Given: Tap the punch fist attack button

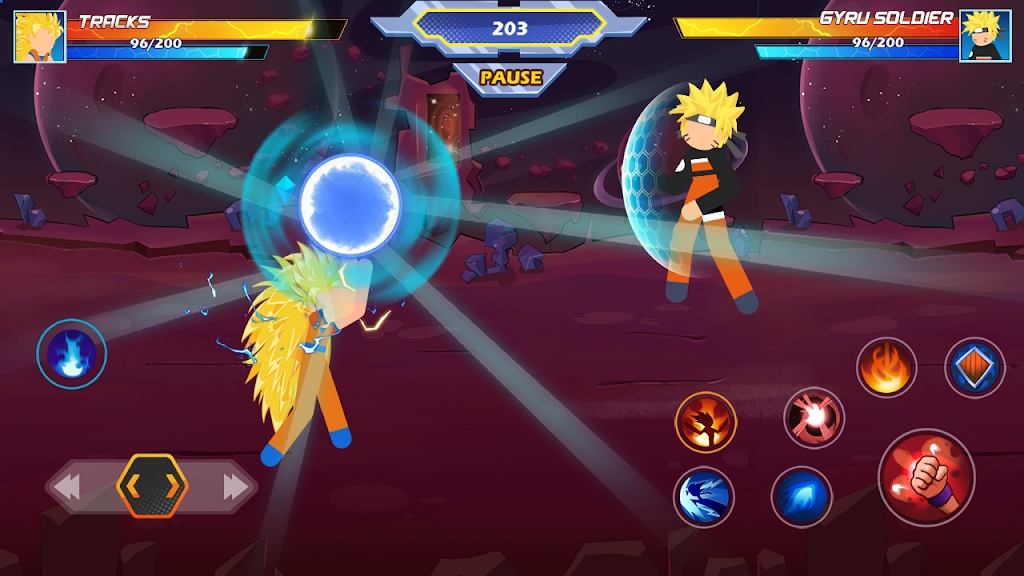Looking at the screenshot, I should click(x=926, y=477).
